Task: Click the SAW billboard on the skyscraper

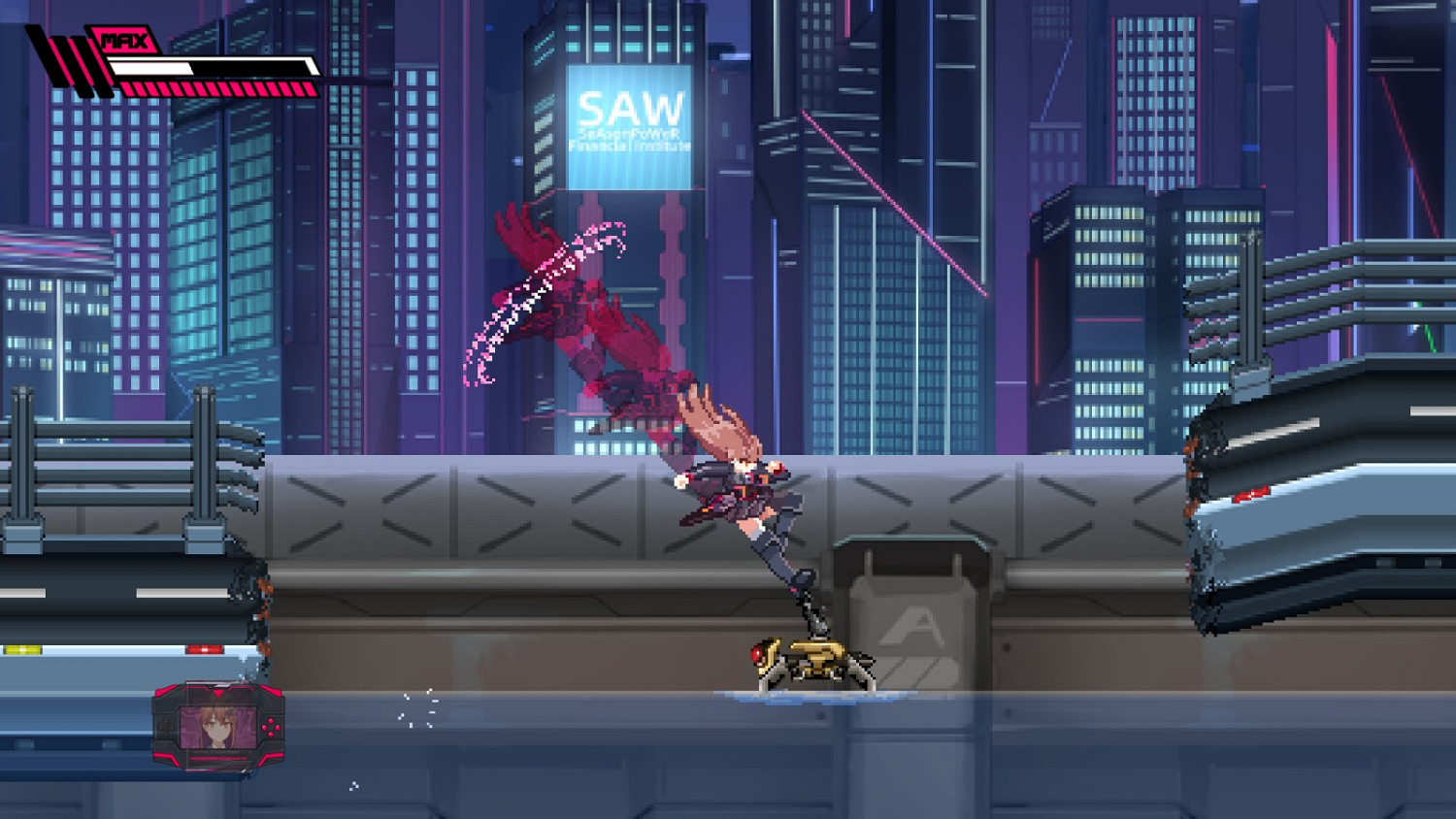Action: 629,109
